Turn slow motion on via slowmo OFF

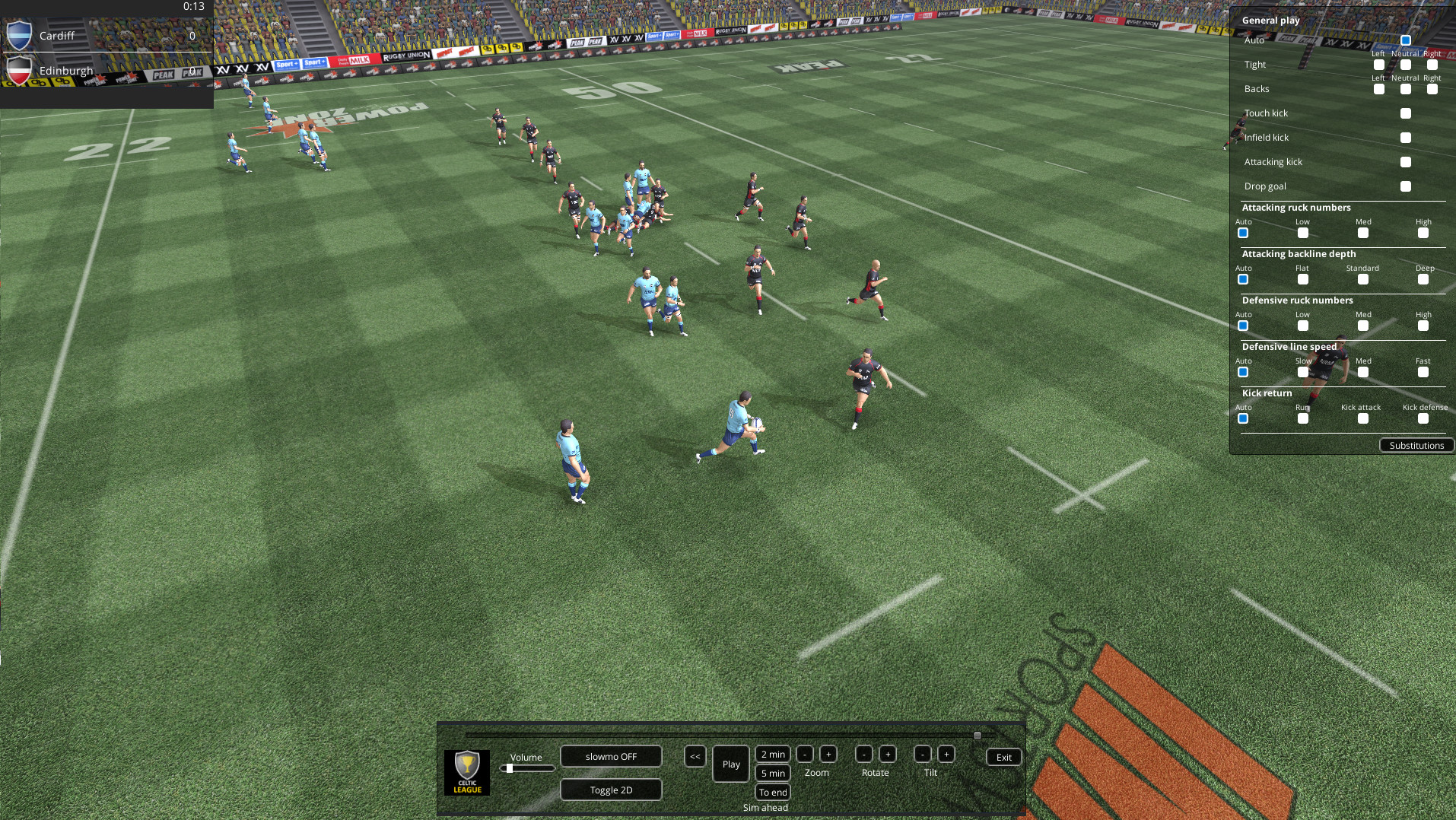pos(610,756)
